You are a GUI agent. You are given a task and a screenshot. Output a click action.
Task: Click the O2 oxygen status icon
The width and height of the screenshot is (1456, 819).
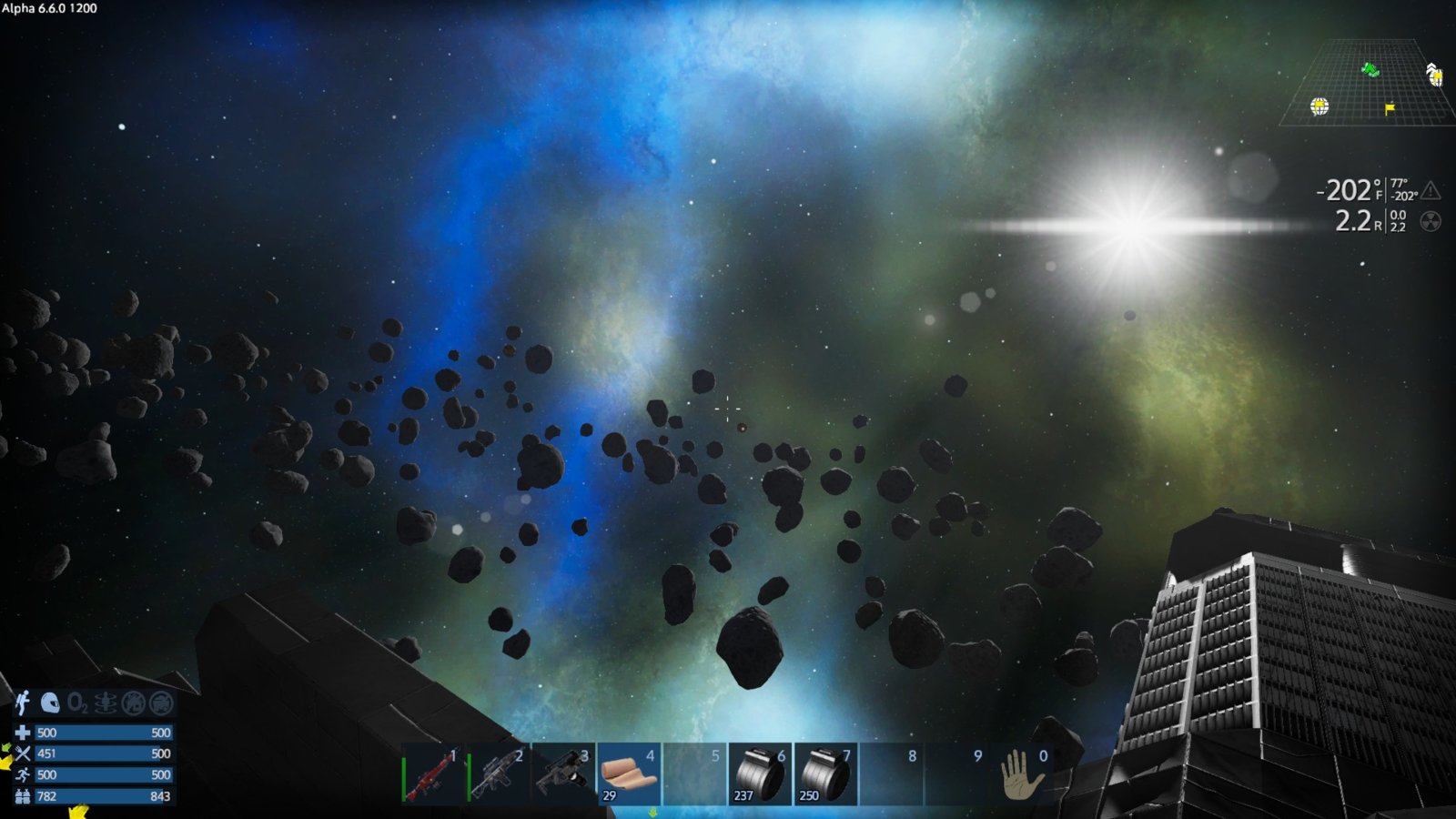coord(78,703)
